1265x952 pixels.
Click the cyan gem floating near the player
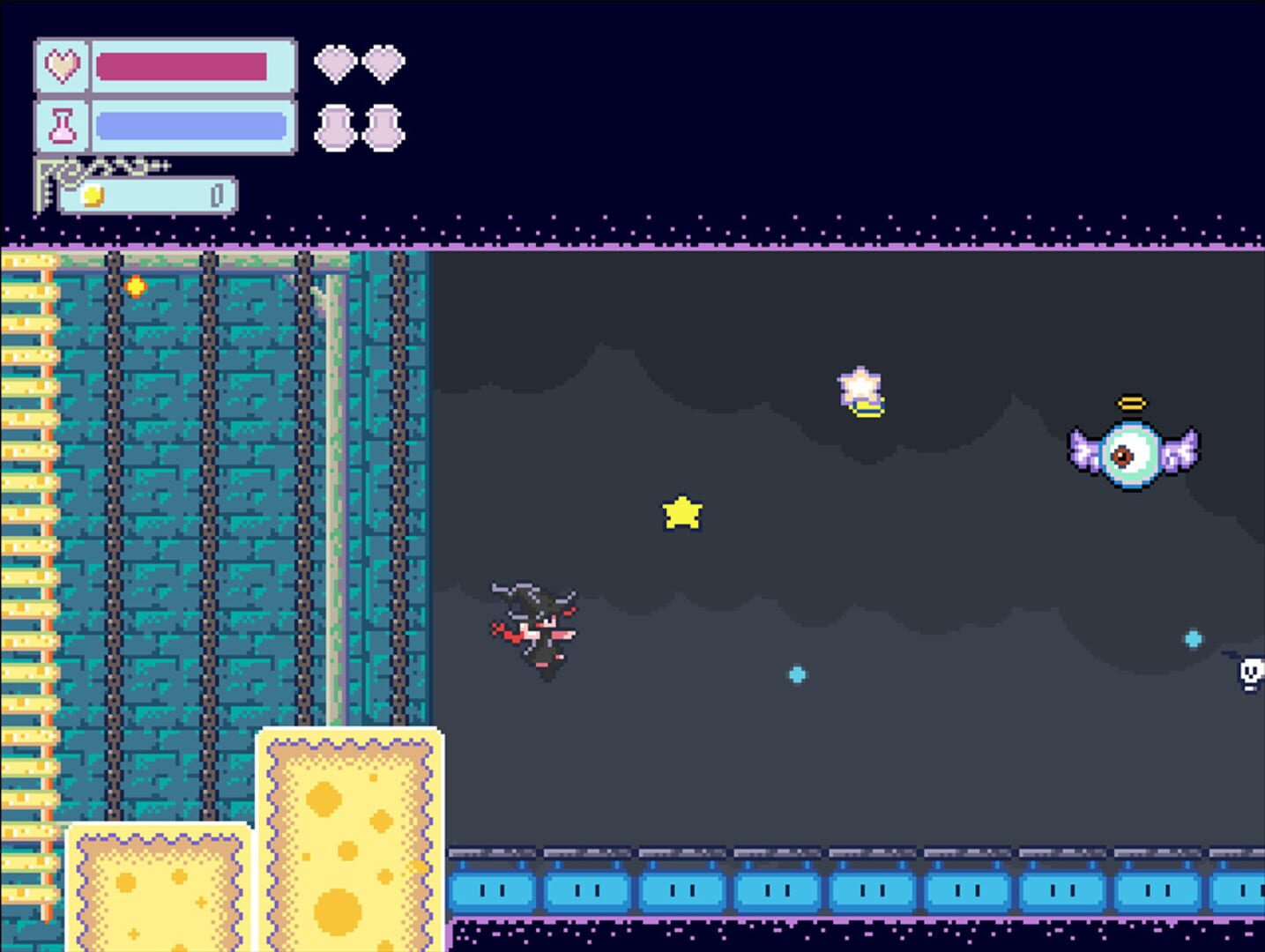[x=796, y=675]
